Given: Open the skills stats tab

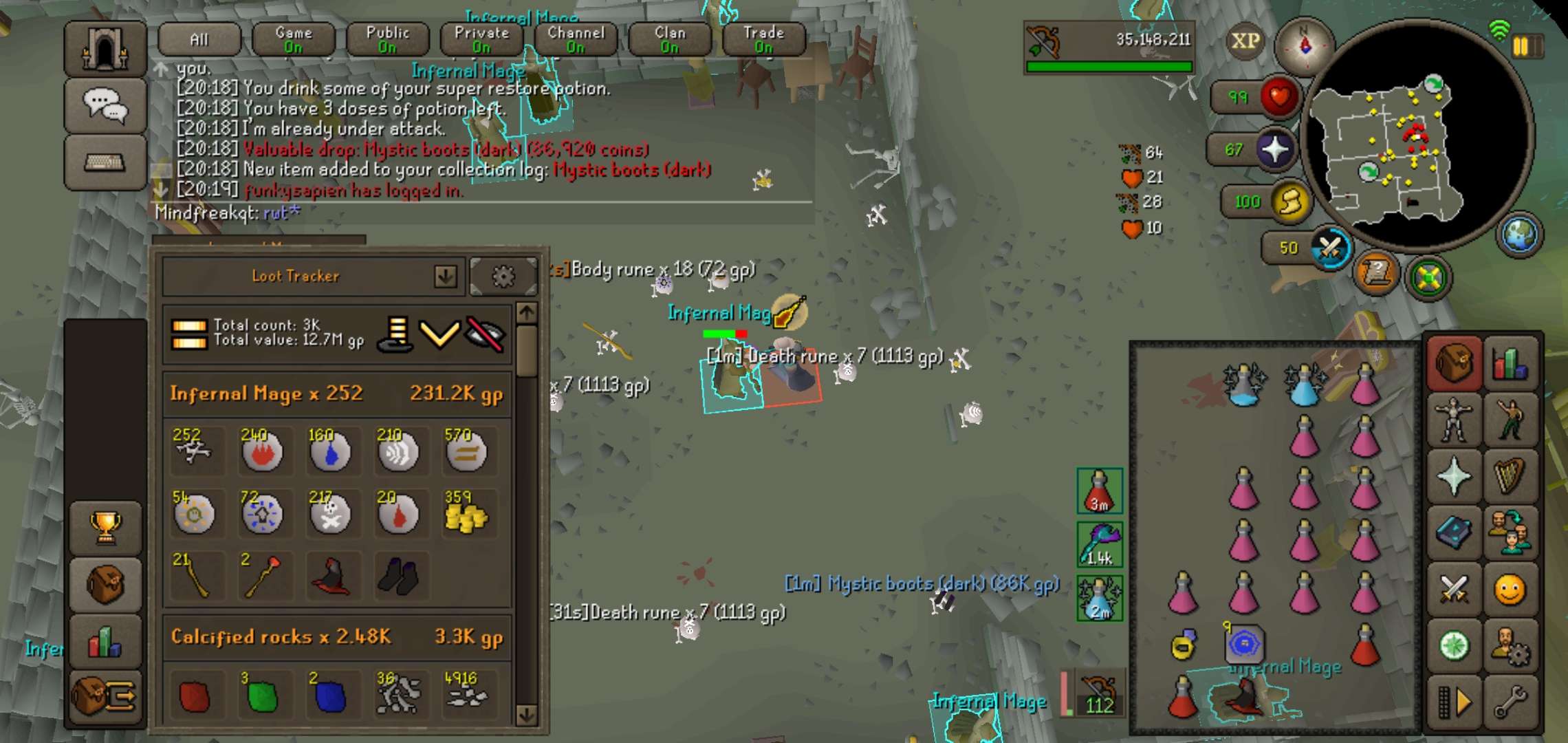Looking at the screenshot, I should click(x=1510, y=363).
